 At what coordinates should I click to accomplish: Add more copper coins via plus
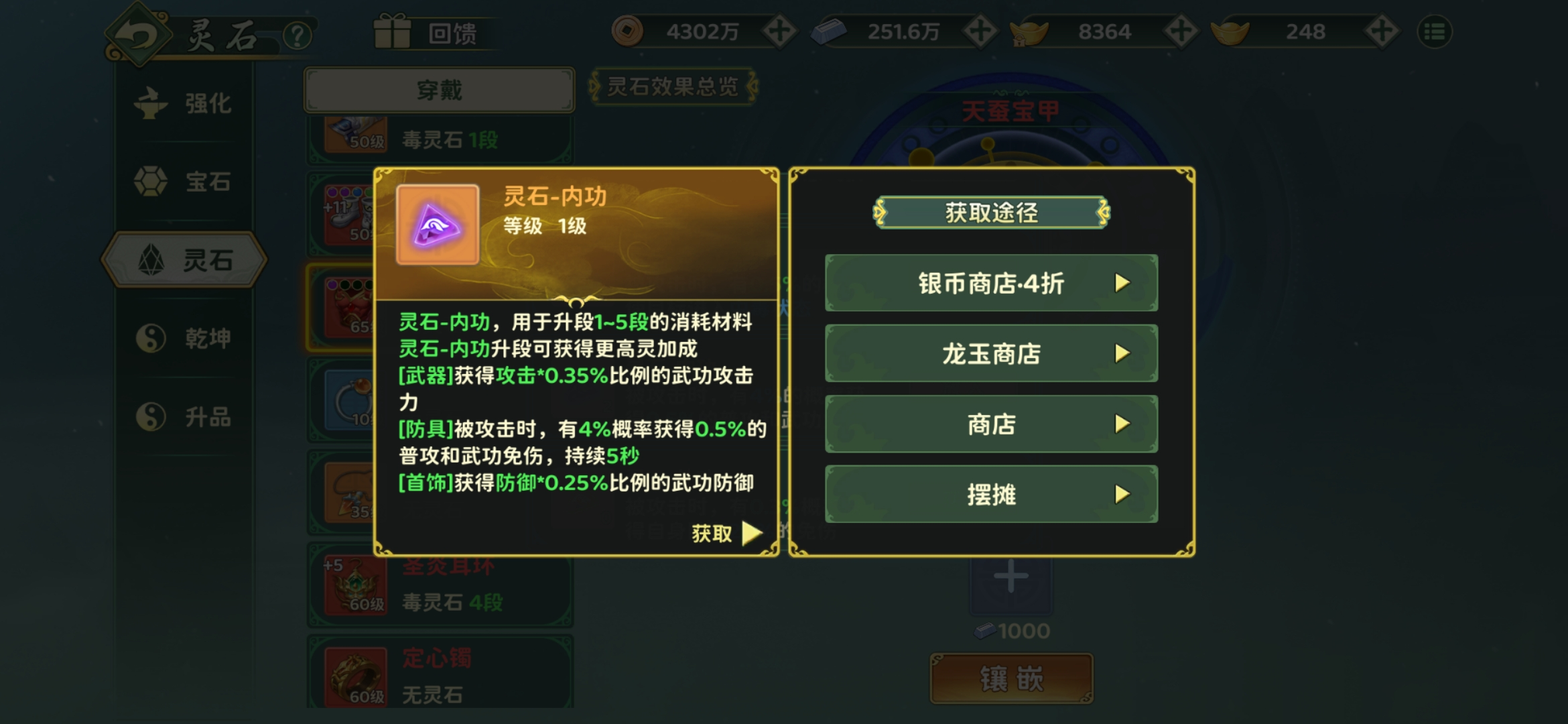[779, 32]
